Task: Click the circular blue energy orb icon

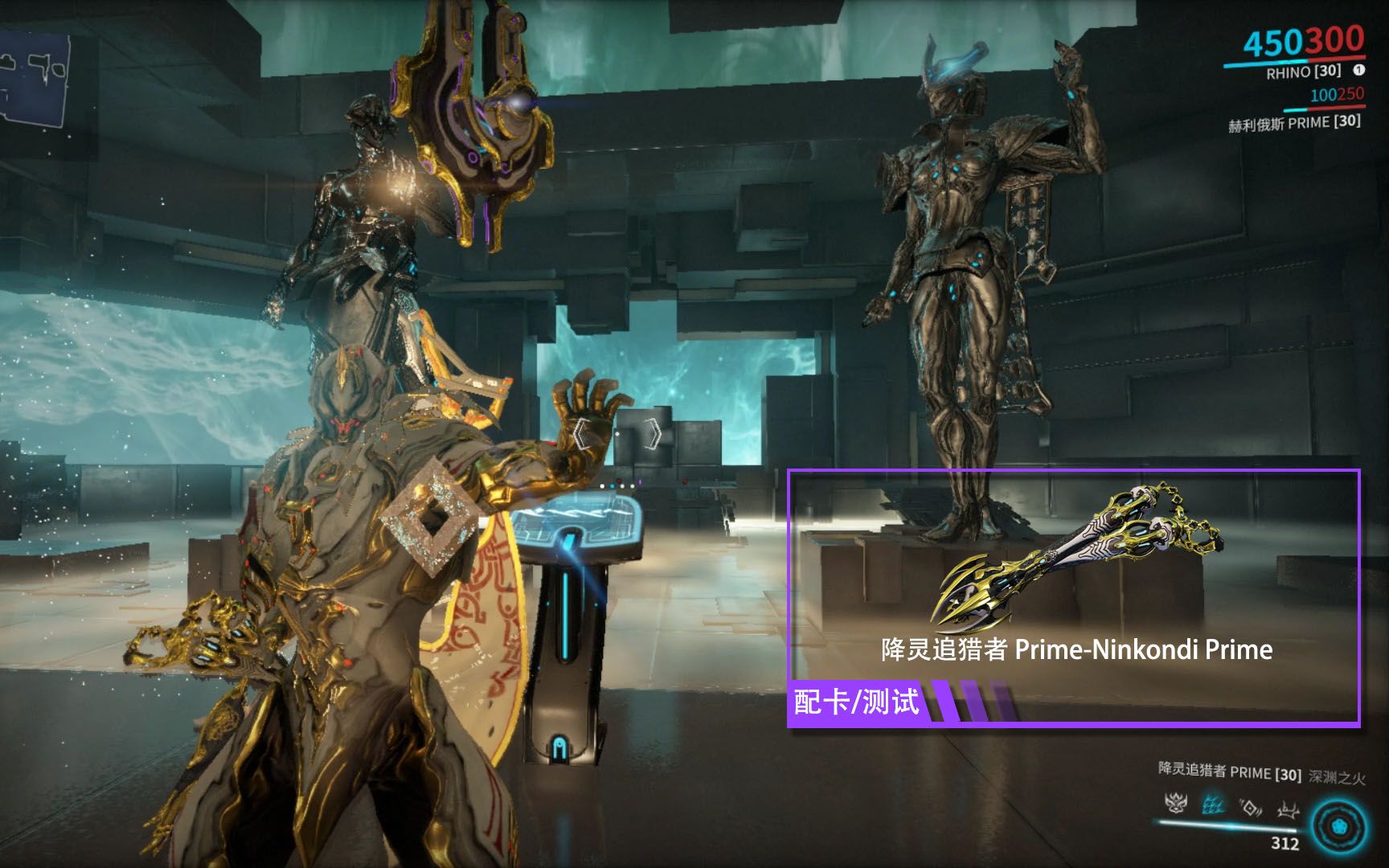Action: click(x=1339, y=826)
